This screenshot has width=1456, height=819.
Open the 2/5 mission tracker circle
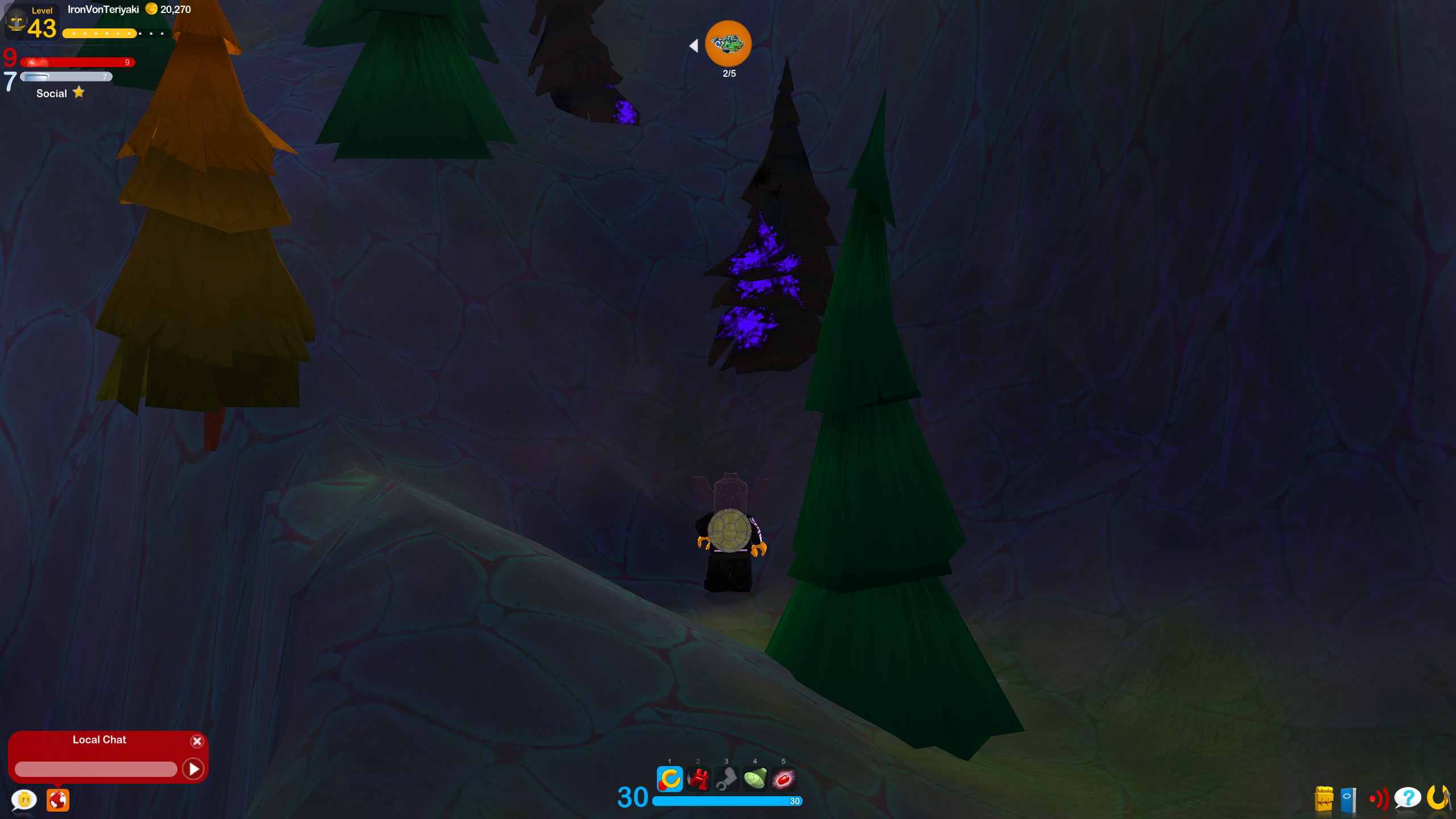tap(729, 43)
